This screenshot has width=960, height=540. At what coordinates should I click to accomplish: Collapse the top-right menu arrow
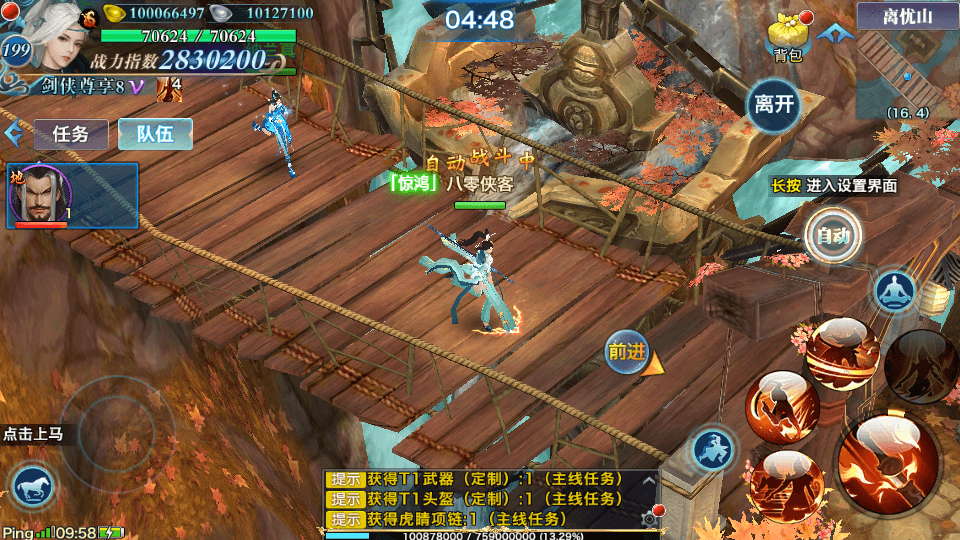pos(829,33)
